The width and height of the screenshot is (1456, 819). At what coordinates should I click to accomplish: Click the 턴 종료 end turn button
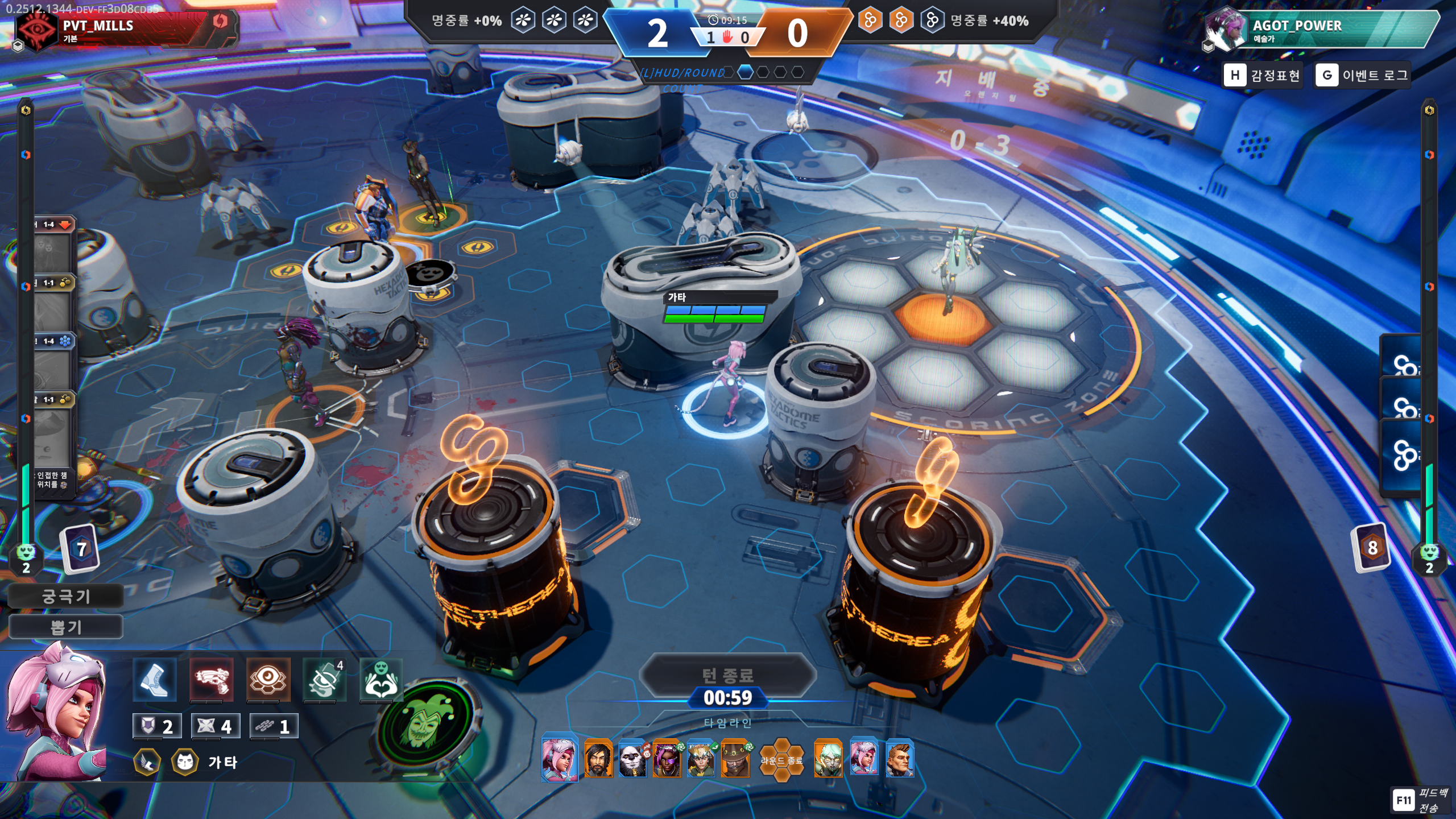727,675
